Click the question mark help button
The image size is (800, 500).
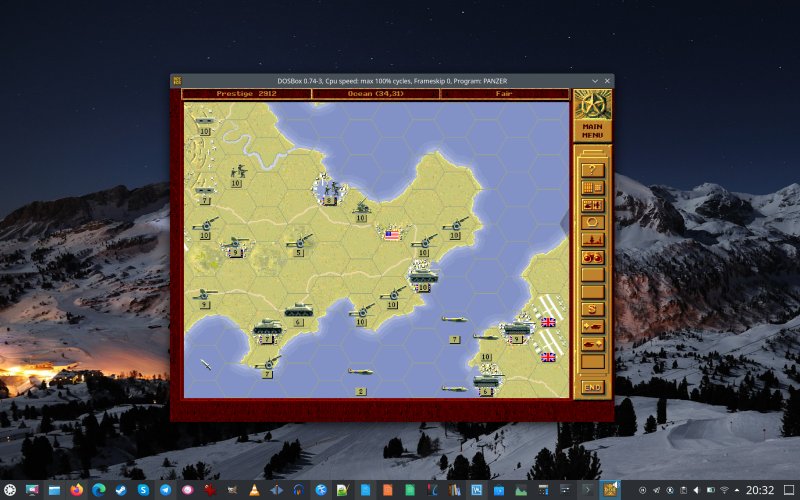pyautogui.click(x=592, y=169)
